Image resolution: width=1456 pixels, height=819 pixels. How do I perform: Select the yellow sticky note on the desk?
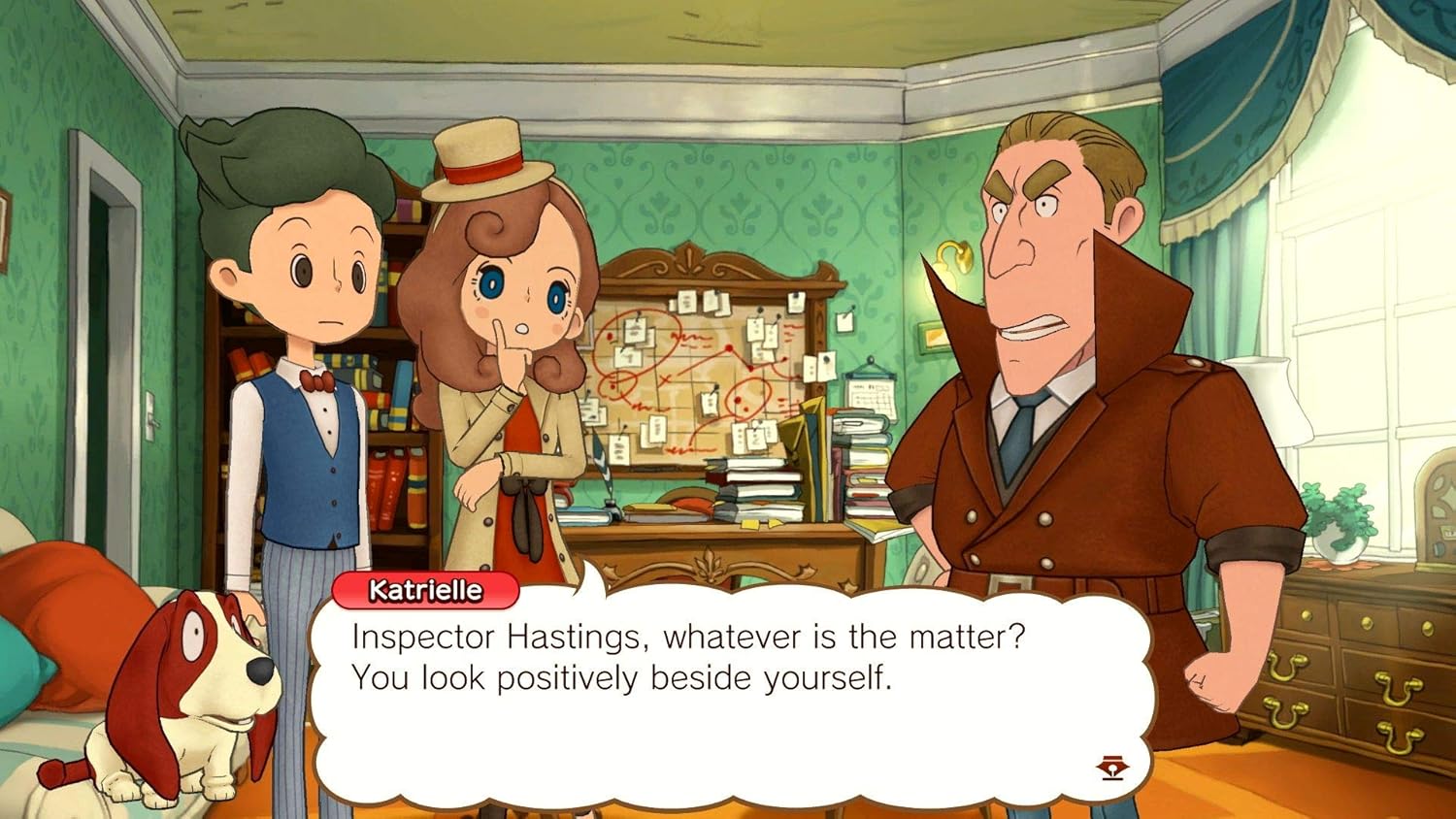tap(749, 524)
